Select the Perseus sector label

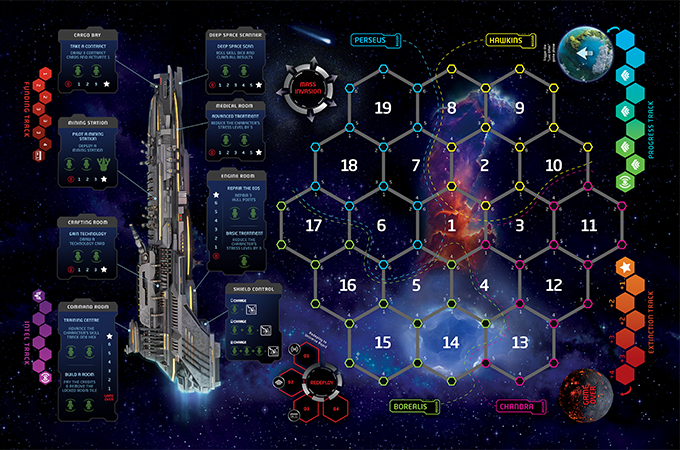(x=377, y=40)
